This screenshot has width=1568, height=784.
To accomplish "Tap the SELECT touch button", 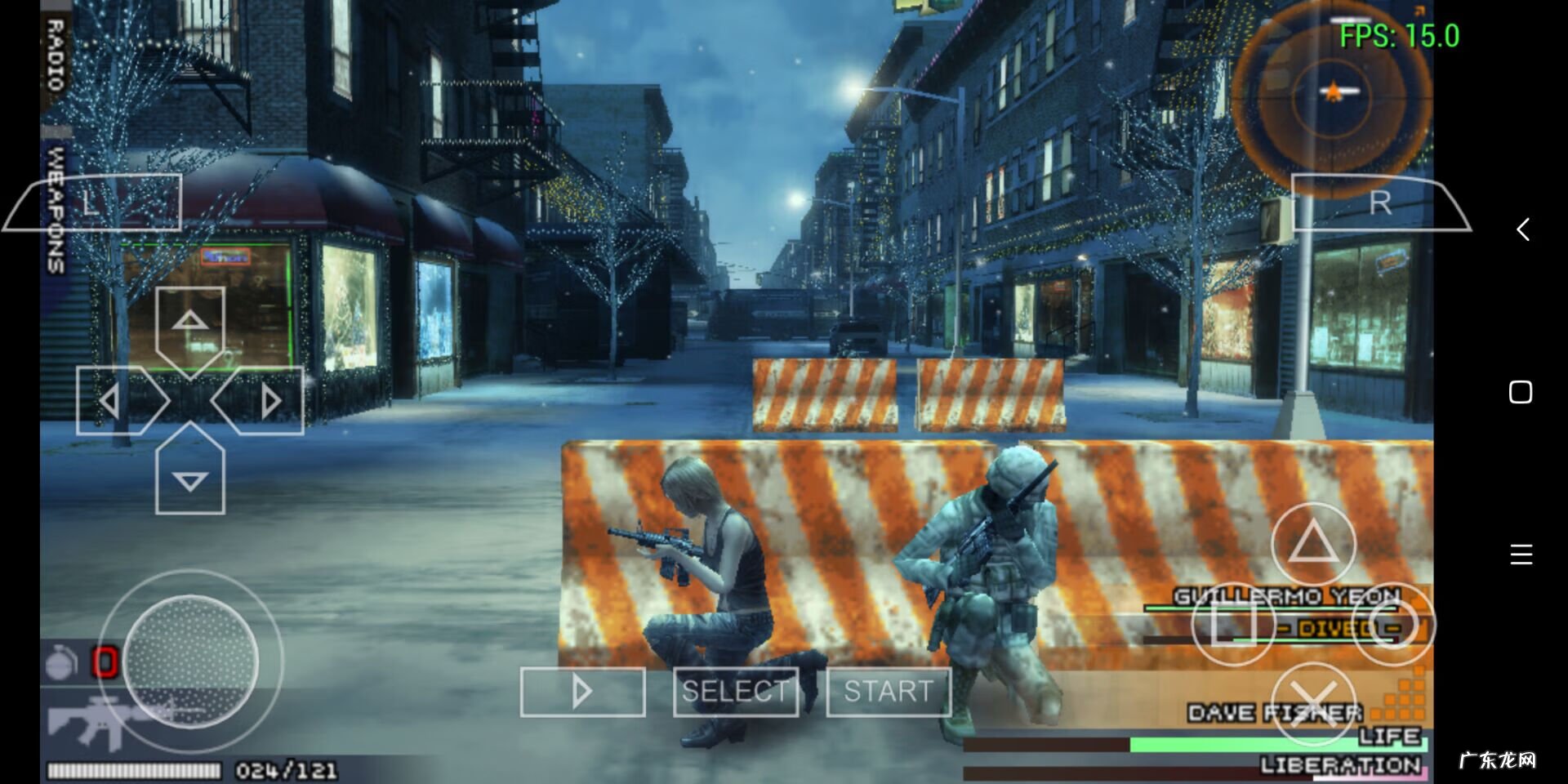I will tap(735, 692).
